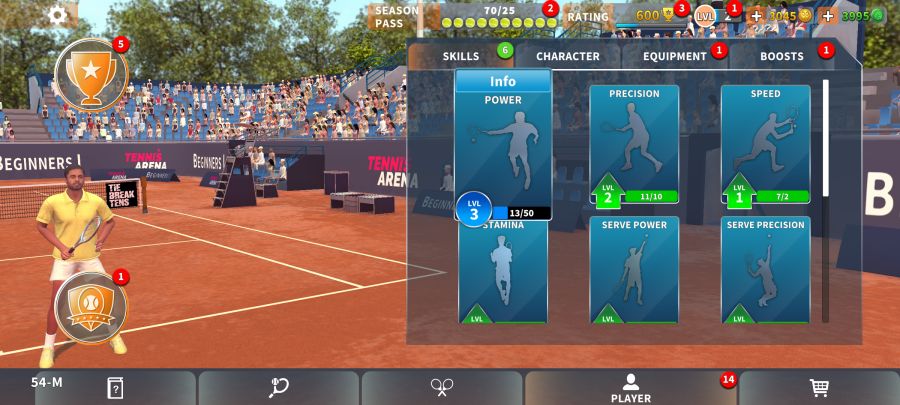Choose the Stamina skill card
The width and height of the screenshot is (900, 405).
pyautogui.click(x=503, y=272)
